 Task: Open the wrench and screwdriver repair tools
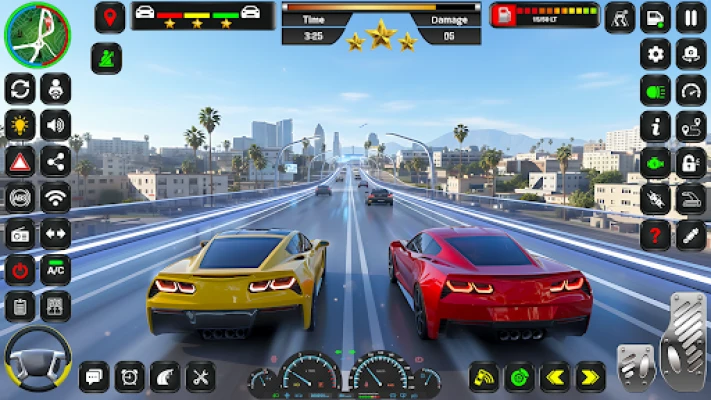click(200, 377)
